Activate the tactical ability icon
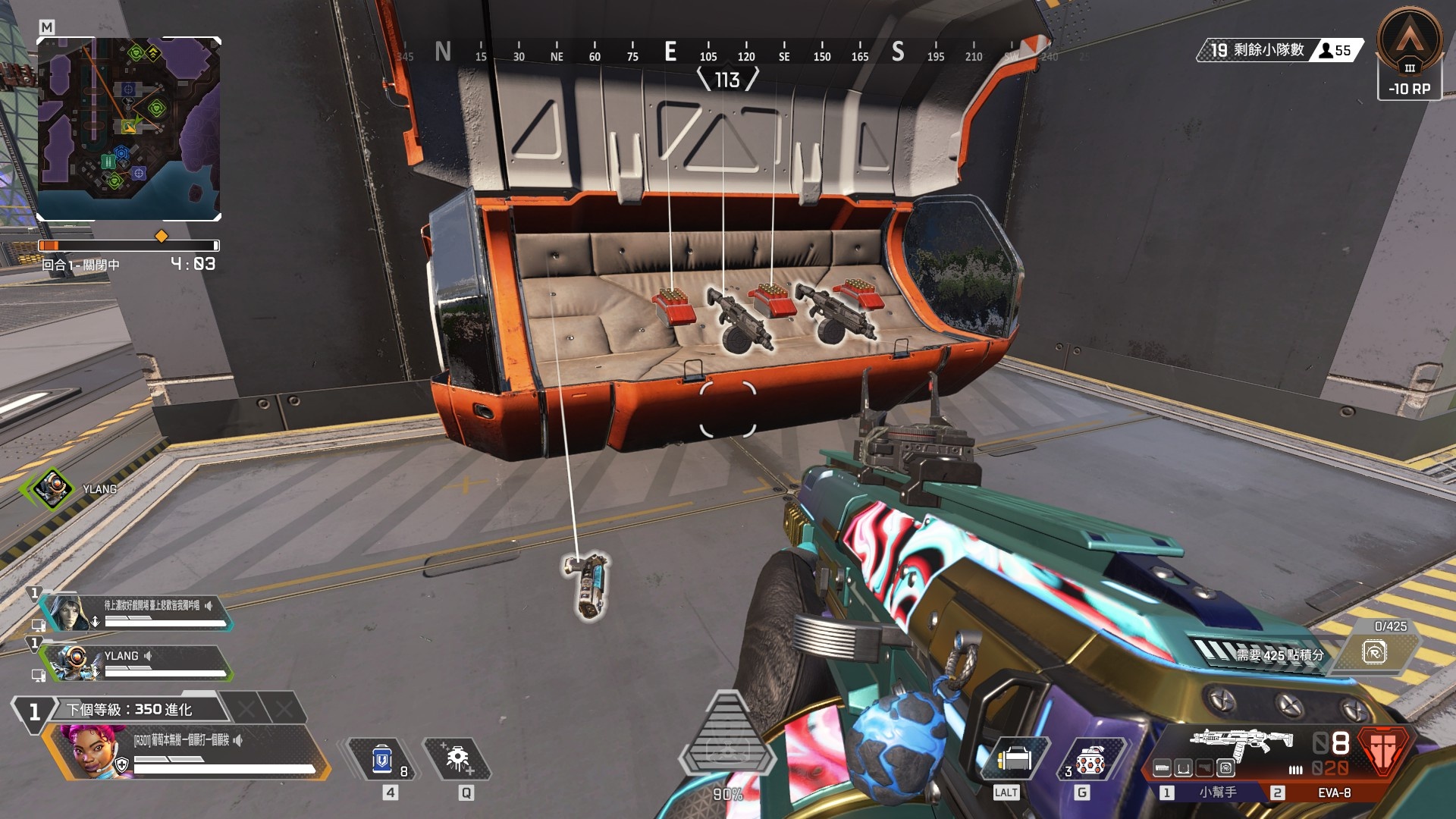This screenshot has width=1456, height=819. (x=457, y=759)
